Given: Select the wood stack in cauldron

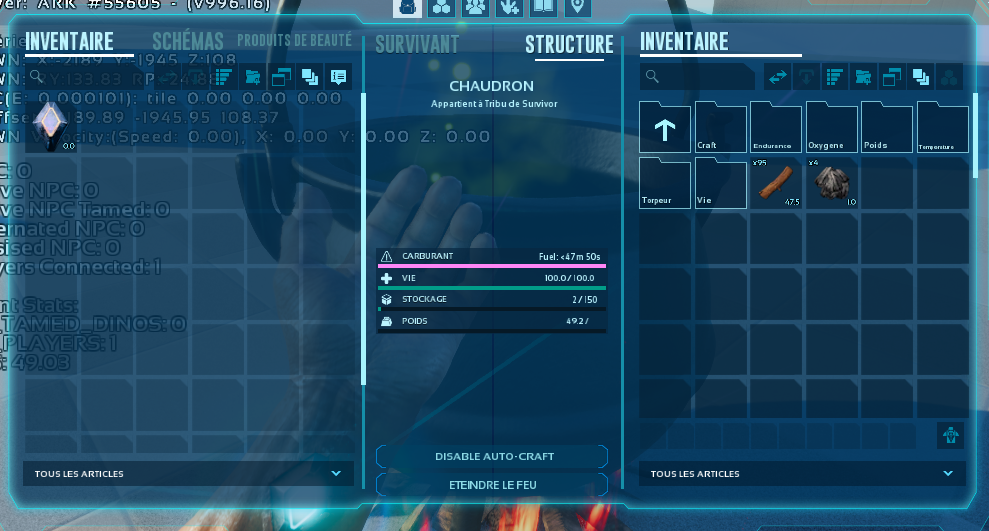Looking at the screenshot, I should pos(776,183).
